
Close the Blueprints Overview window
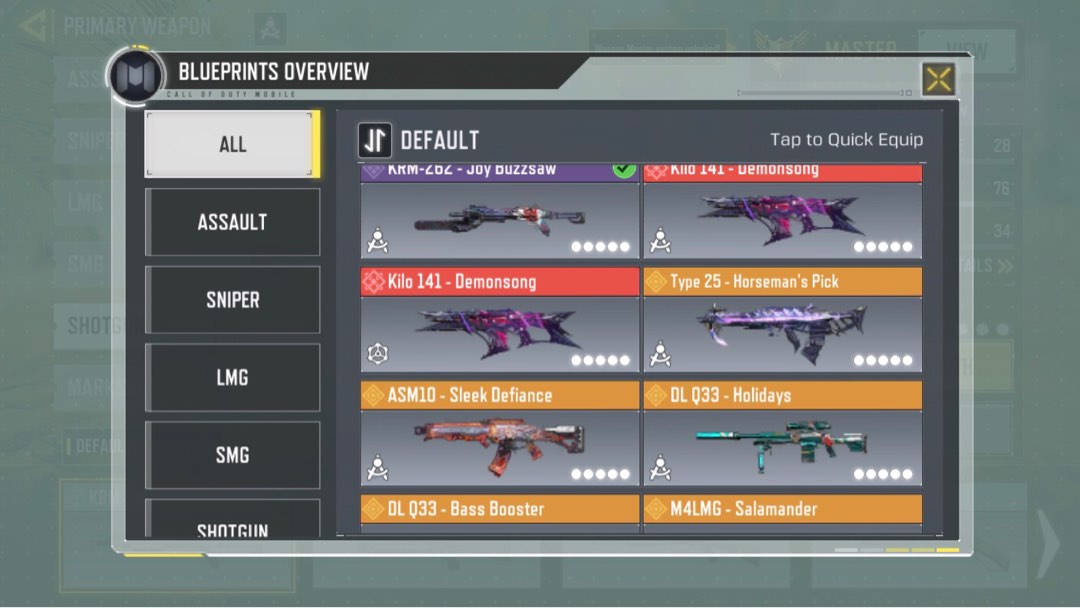pos(938,80)
